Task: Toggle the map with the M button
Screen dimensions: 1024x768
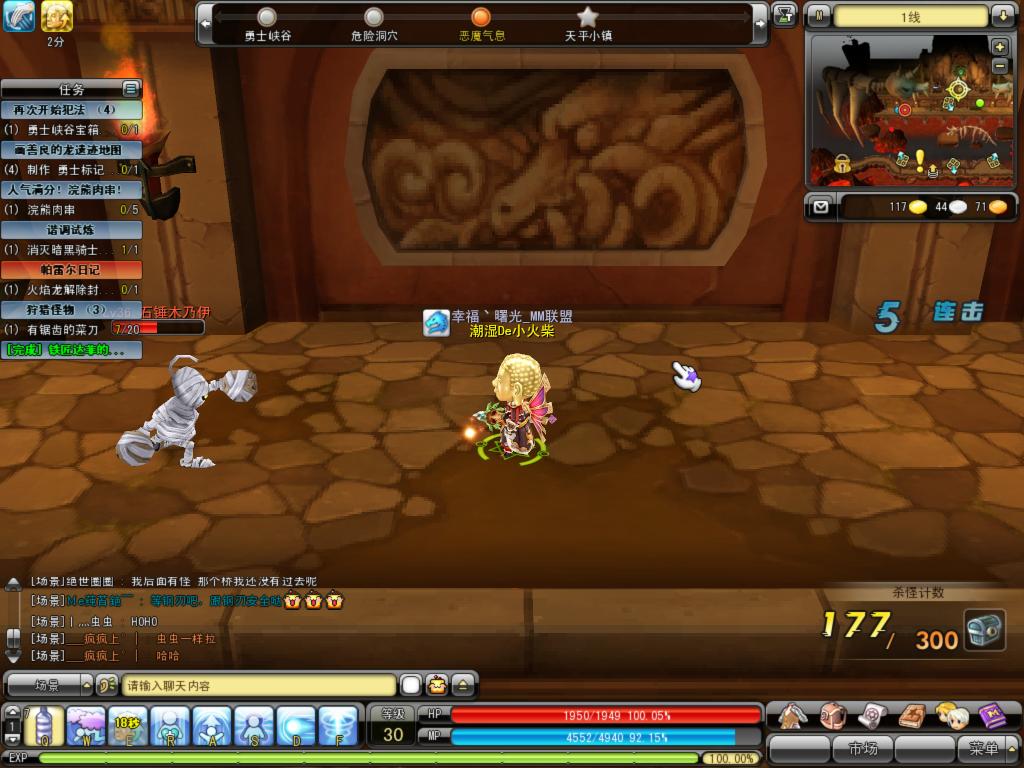Action: point(819,16)
